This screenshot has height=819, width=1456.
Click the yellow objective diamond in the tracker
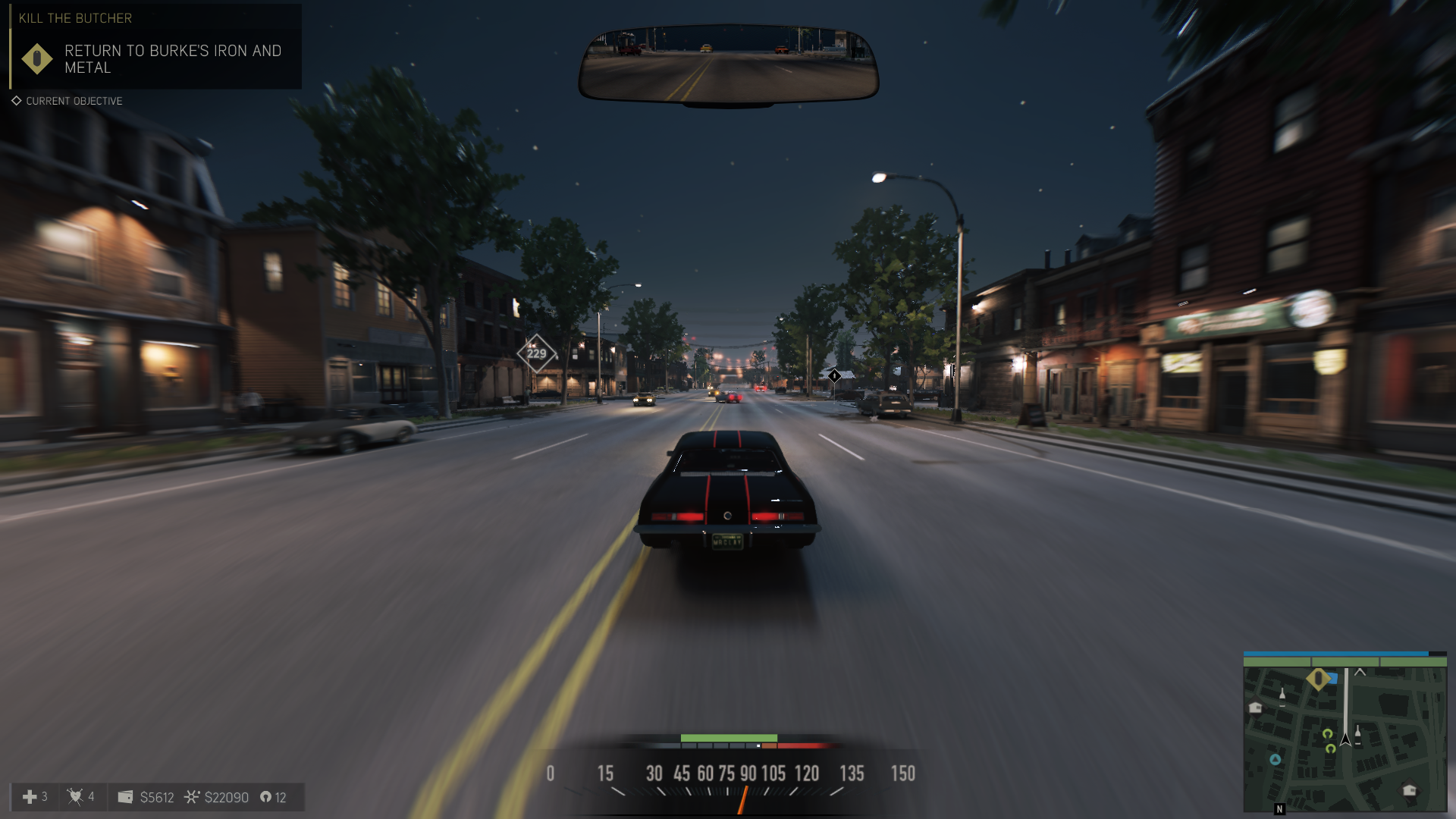point(36,59)
